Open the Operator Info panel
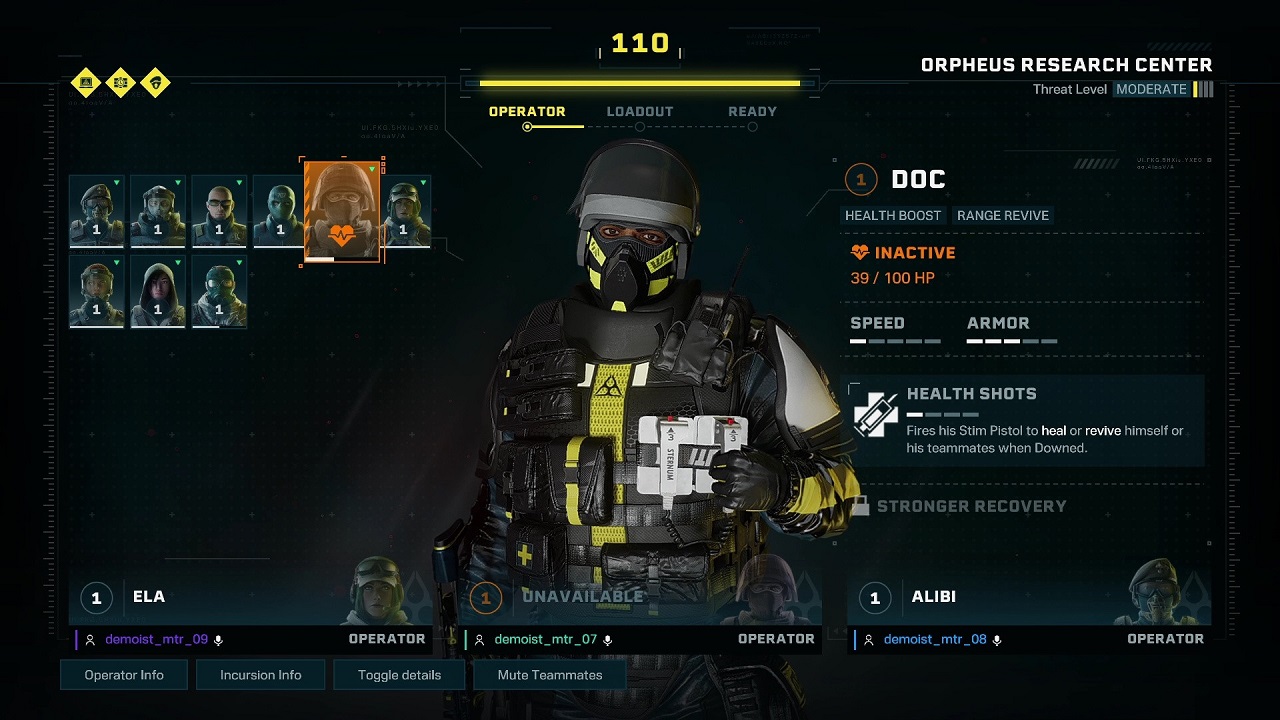Screen dimensions: 1280x720 pos(124,675)
